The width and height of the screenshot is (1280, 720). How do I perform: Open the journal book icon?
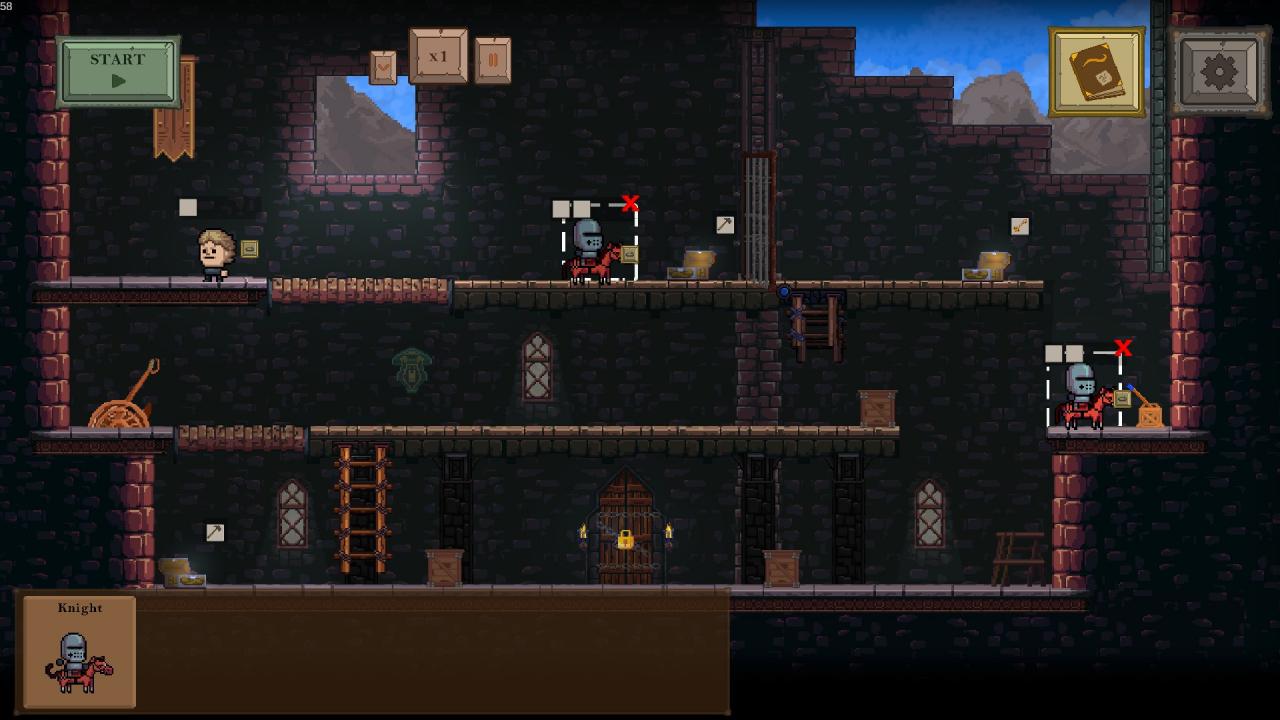coord(1097,71)
